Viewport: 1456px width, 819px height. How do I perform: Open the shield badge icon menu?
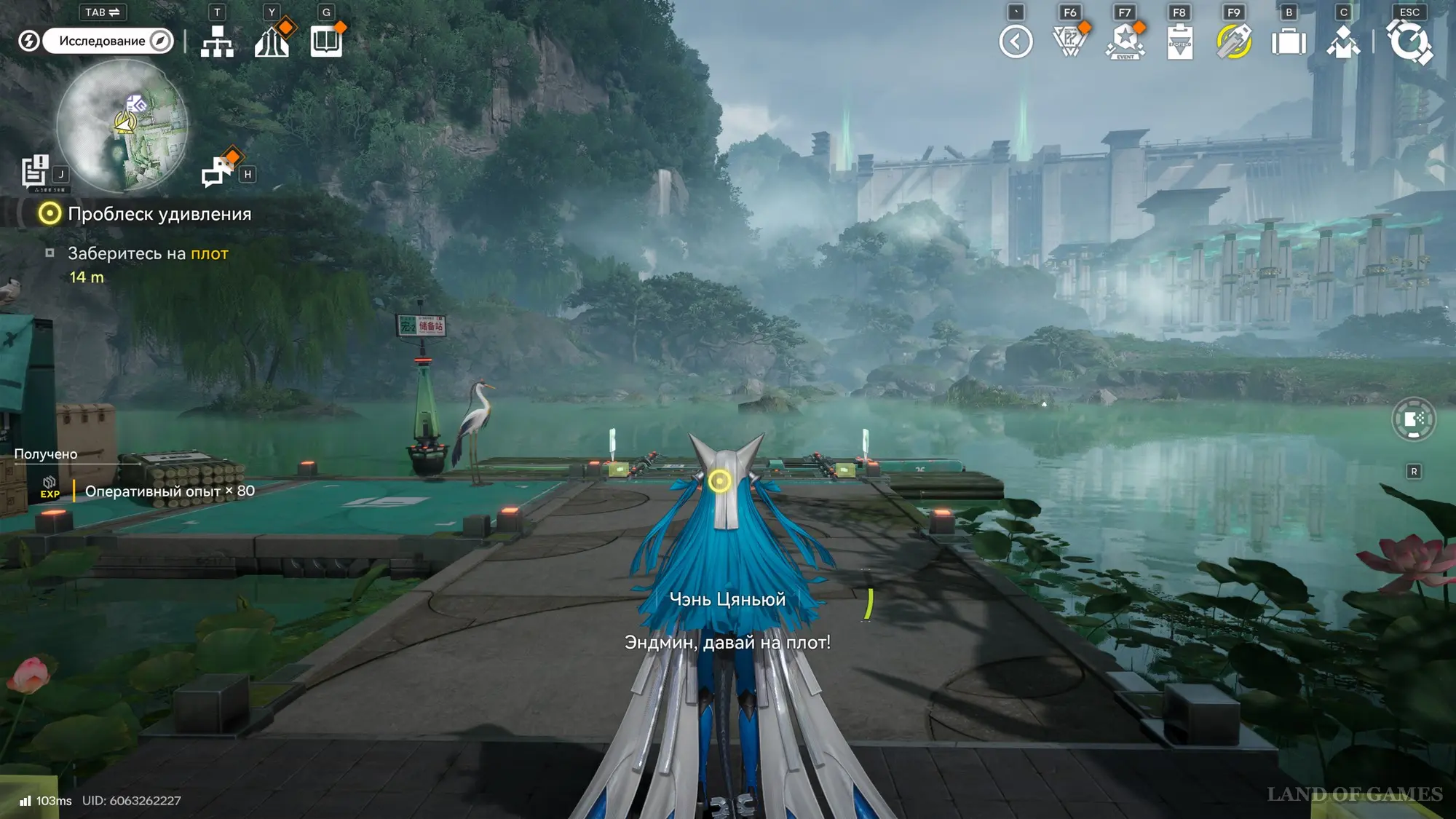pyautogui.click(x=1070, y=41)
